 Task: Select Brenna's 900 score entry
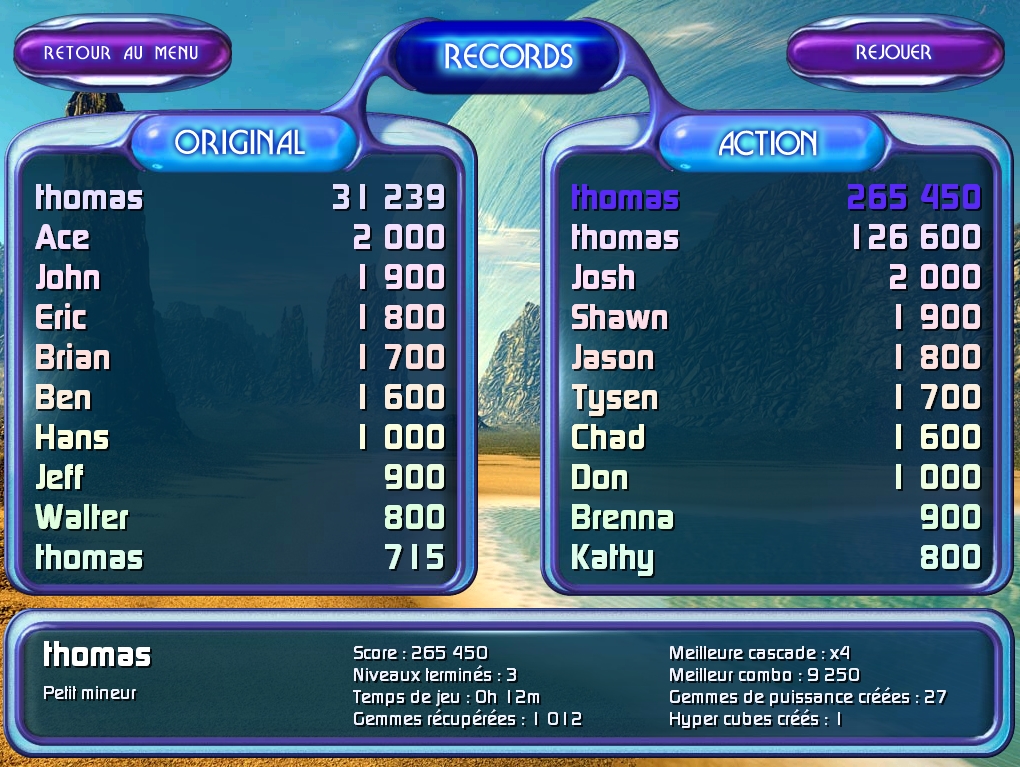[775, 518]
